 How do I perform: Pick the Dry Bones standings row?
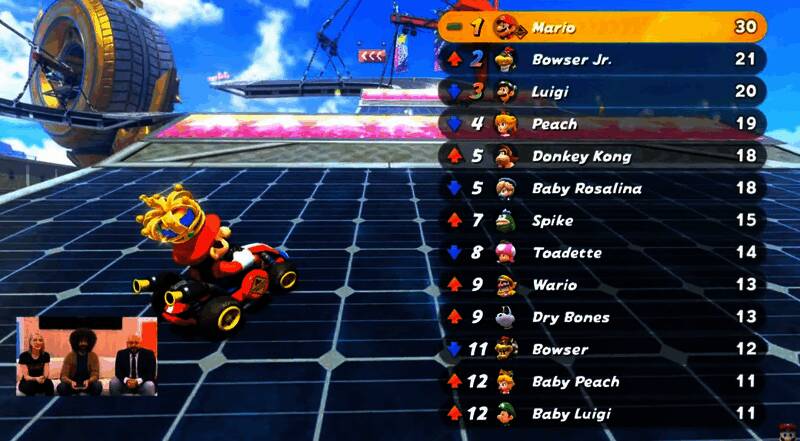(x=602, y=317)
